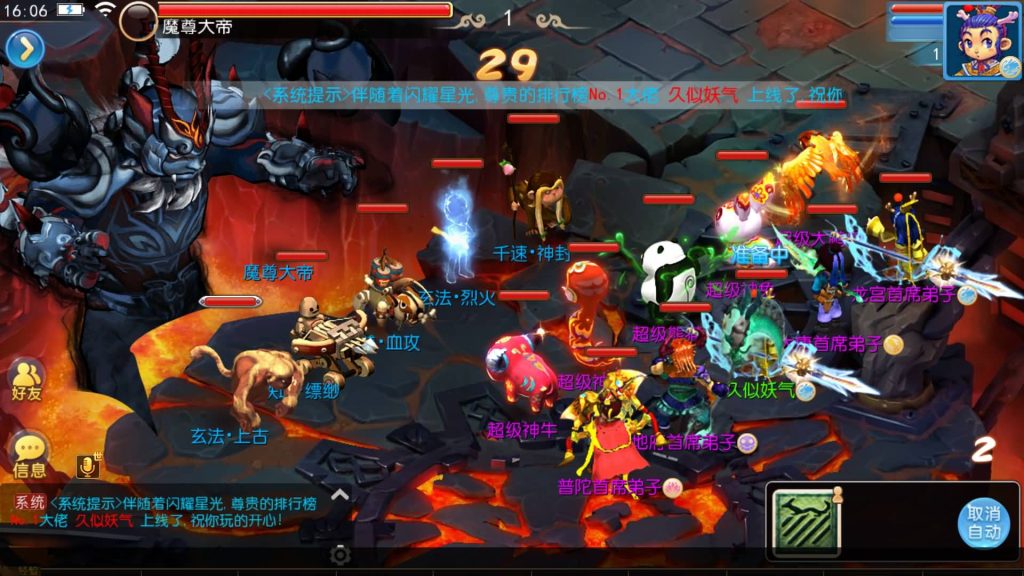Tap the world voice chat microphone
This screenshot has height=576, width=1024.
pos(88,466)
